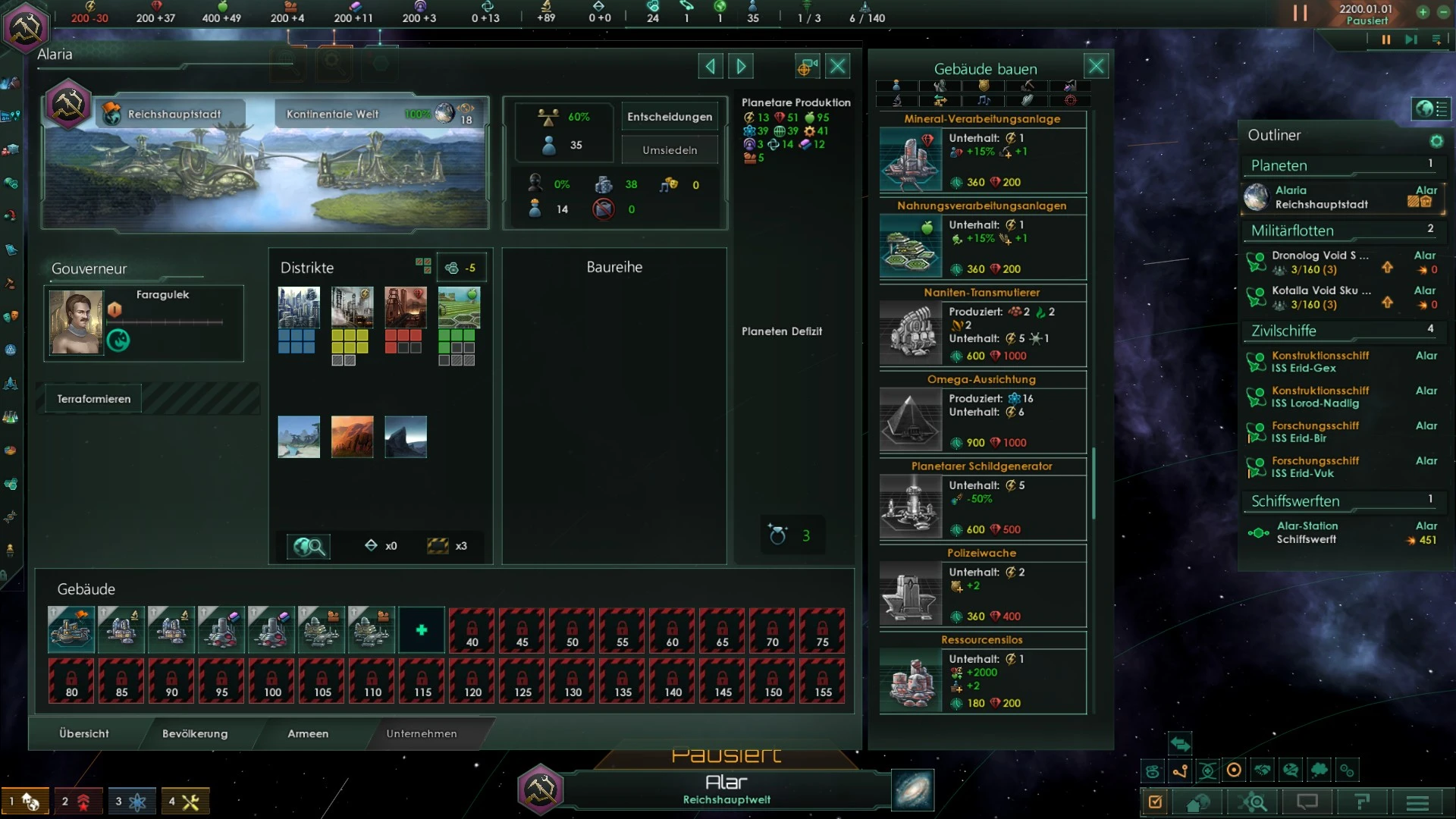The image size is (1456, 819).
Task: Collapse the Planeten section in the Outliner
Action: click(x=1340, y=165)
